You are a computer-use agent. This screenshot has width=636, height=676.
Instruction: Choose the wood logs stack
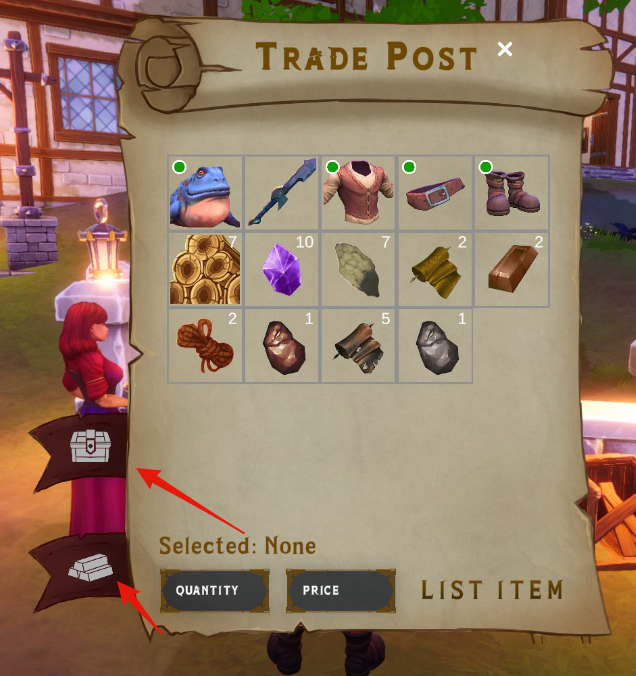pyautogui.click(x=206, y=270)
